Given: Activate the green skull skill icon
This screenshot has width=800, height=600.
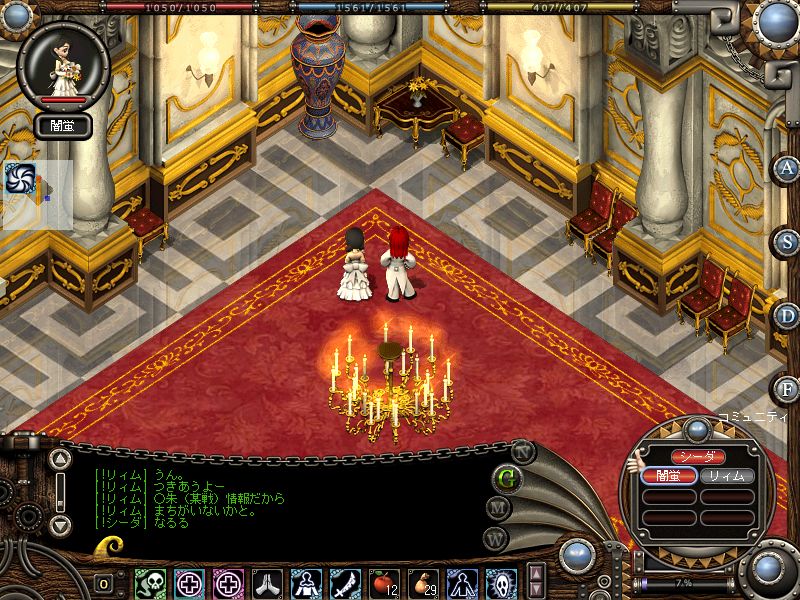Looking at the screenshot, I should click(151, 582).
